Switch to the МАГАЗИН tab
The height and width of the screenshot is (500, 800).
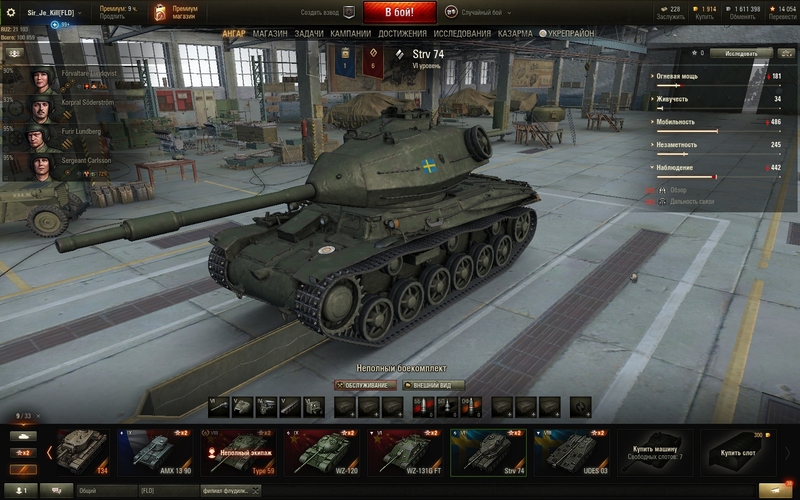pos(270,33)
